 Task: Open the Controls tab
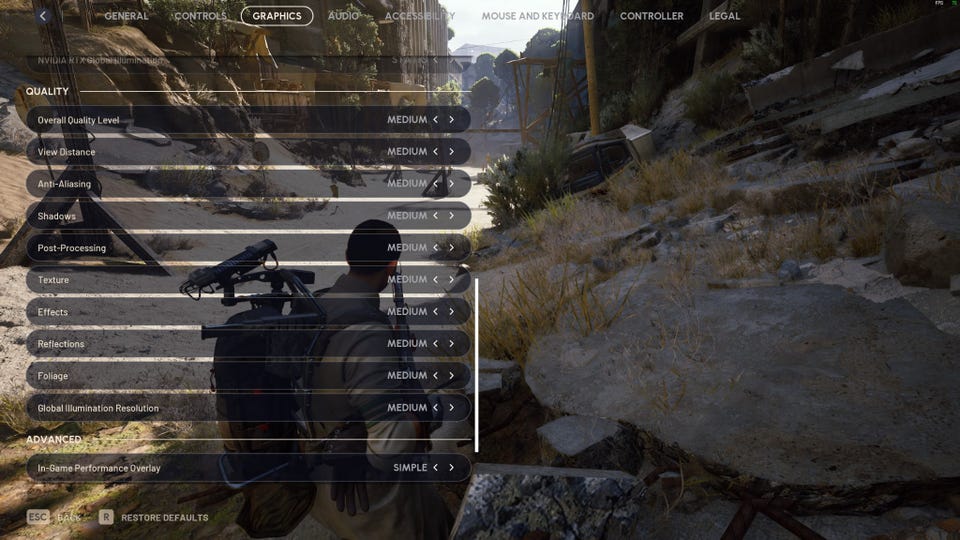click(200, 16)
